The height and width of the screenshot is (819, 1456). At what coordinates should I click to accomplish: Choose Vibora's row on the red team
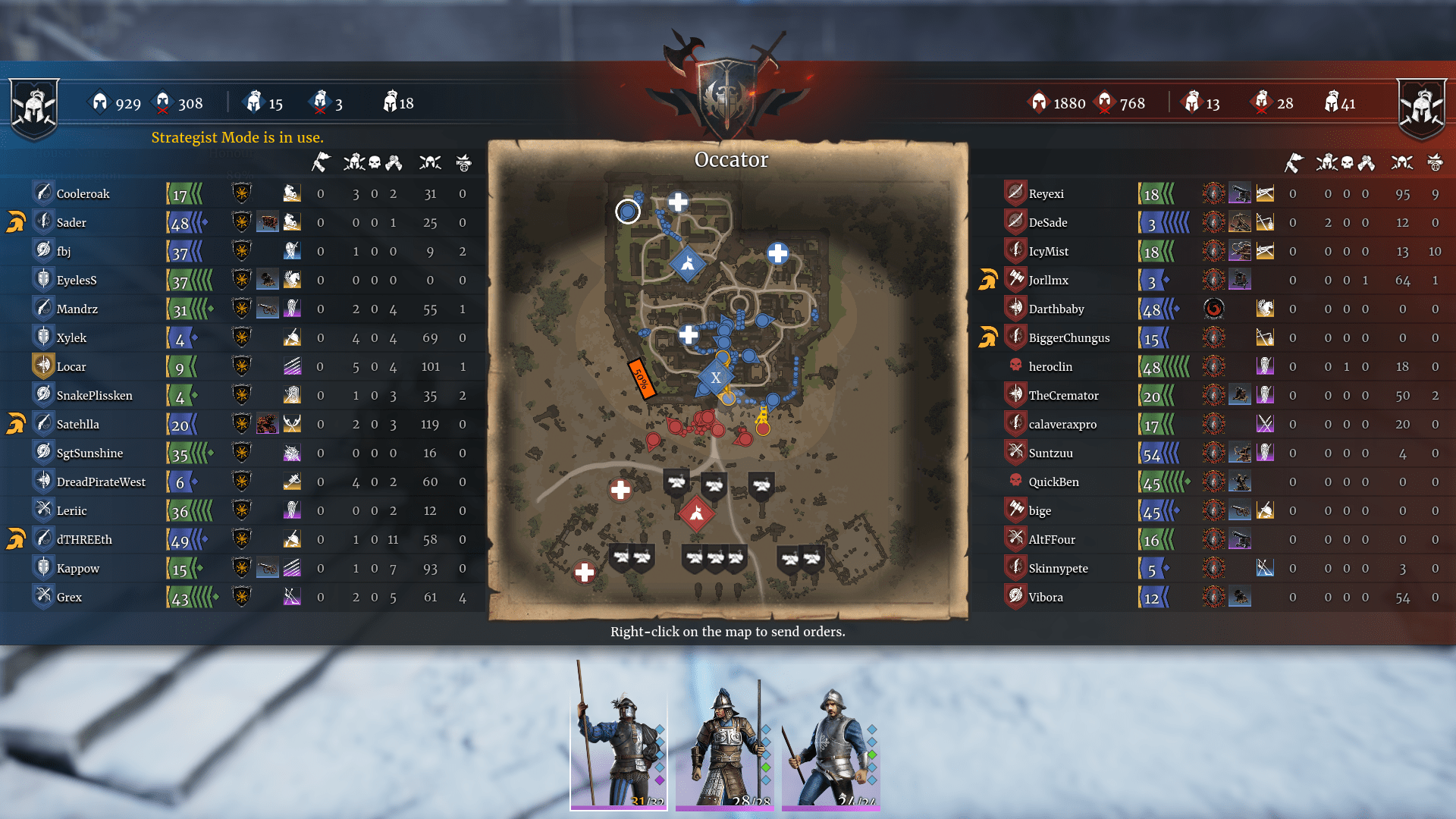click(1045, 598)
